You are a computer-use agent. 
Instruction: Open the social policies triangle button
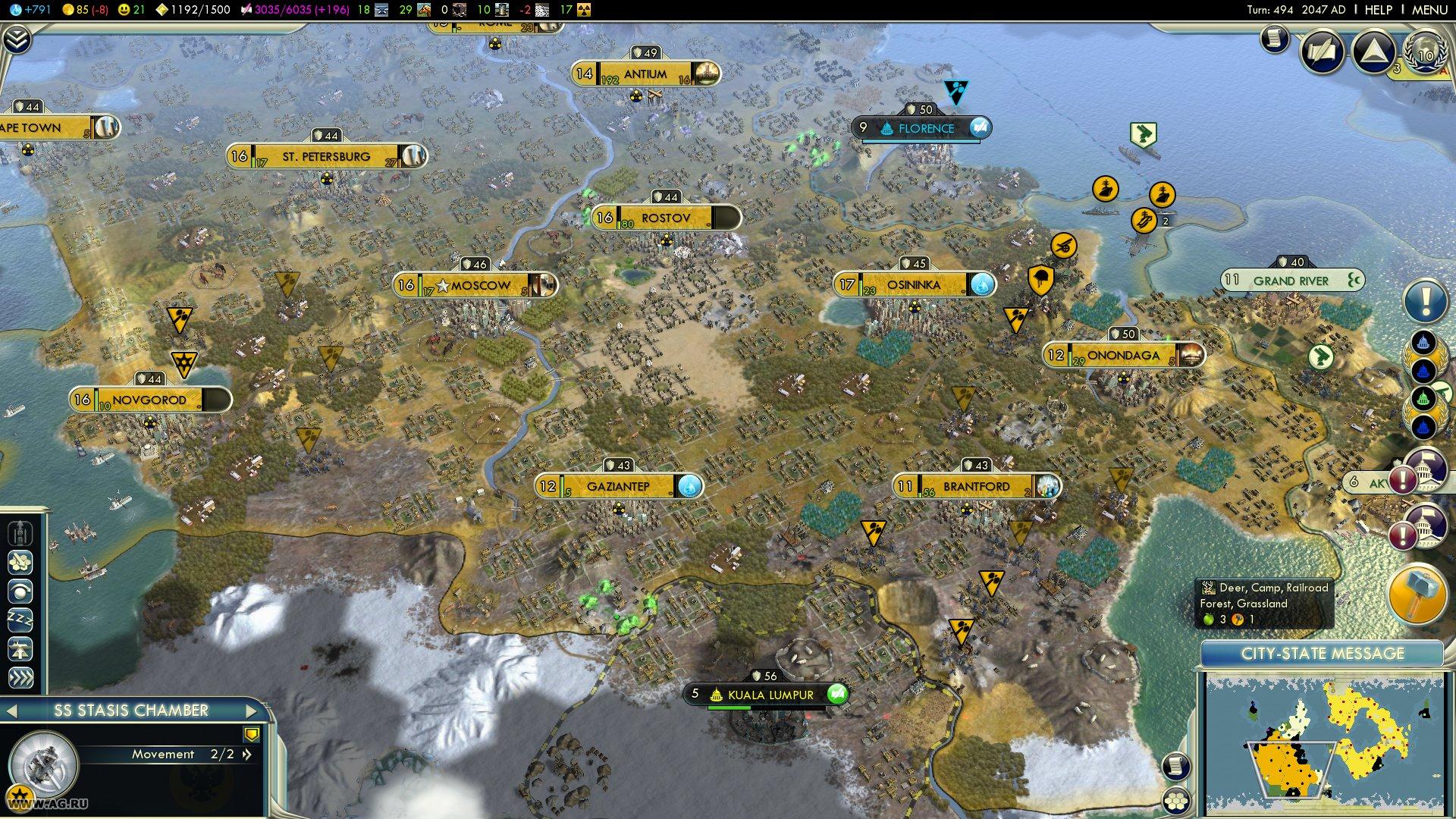click(1373, 51)
